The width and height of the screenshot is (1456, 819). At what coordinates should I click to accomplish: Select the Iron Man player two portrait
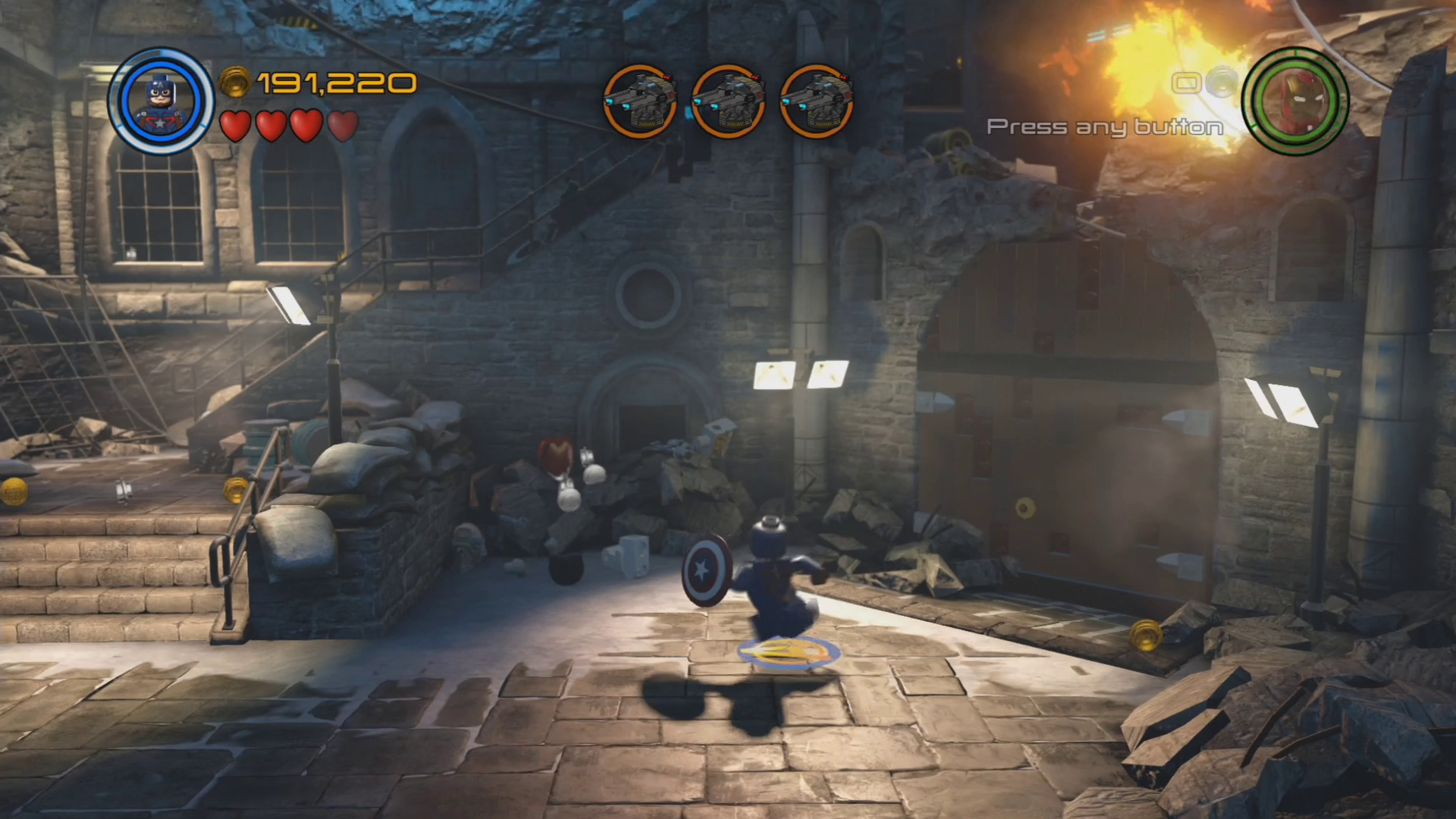tap(1296, 101)
